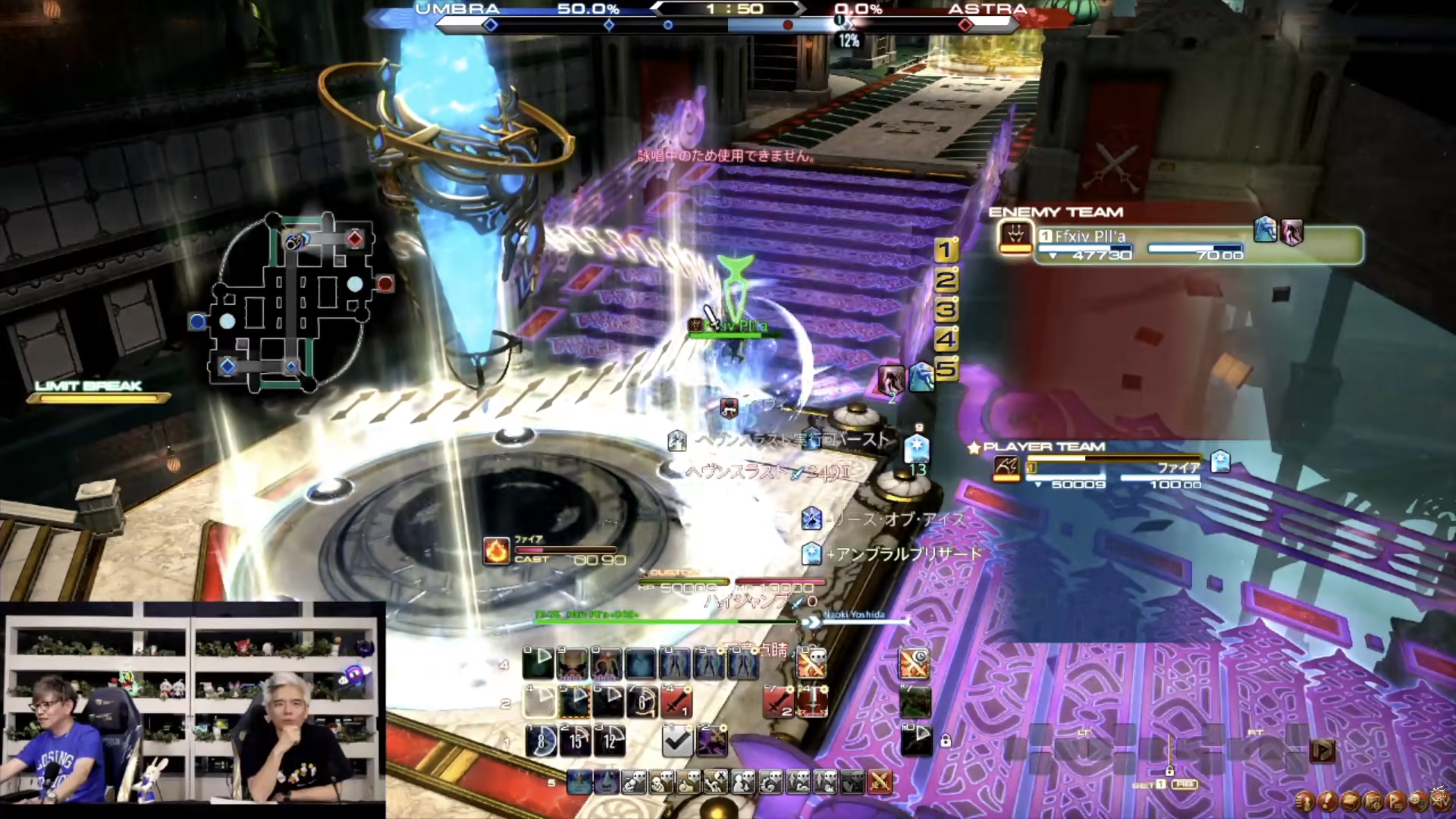
Task: Activate the hotbar skill showing 15 cooldown
Action: click(x=575, y=741)
